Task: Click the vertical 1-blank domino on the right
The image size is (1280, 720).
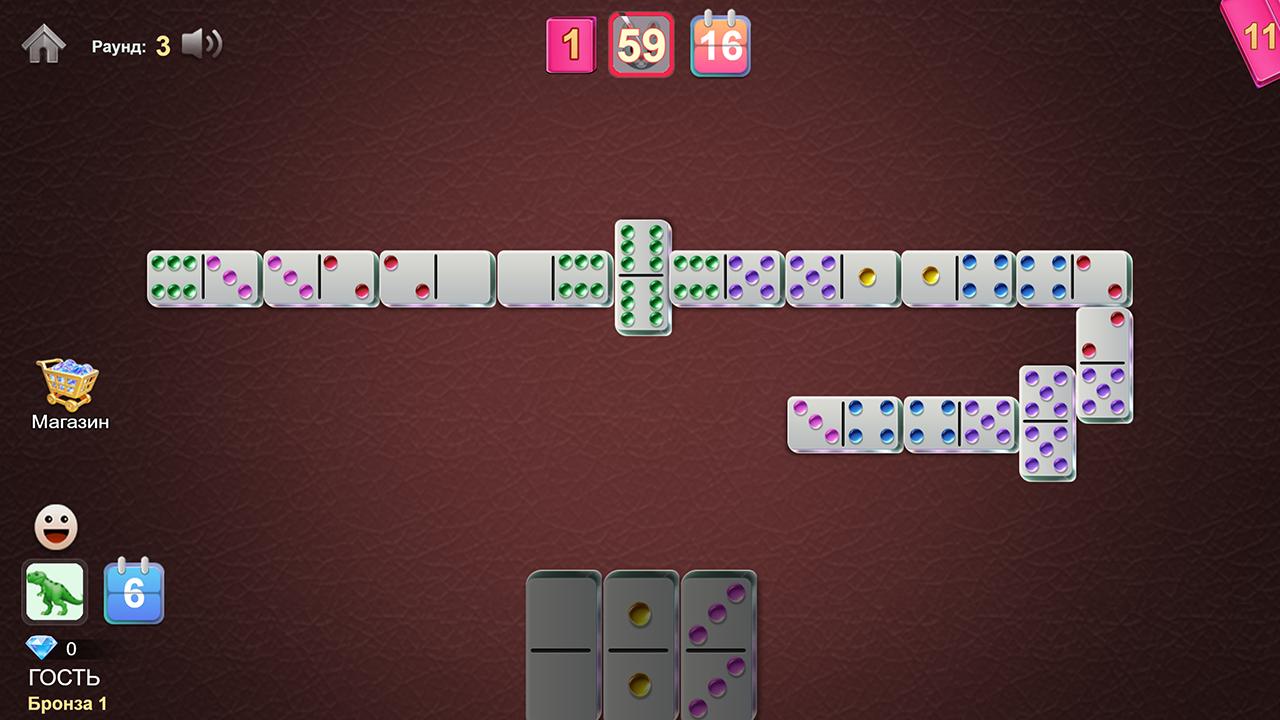Action: (1102, 360)
